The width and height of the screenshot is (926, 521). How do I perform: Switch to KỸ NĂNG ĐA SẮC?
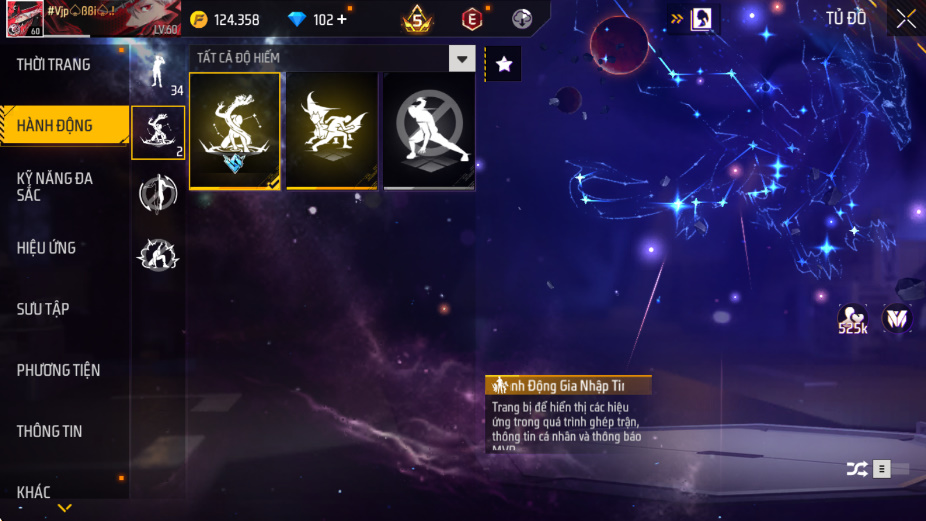[55, 187]
